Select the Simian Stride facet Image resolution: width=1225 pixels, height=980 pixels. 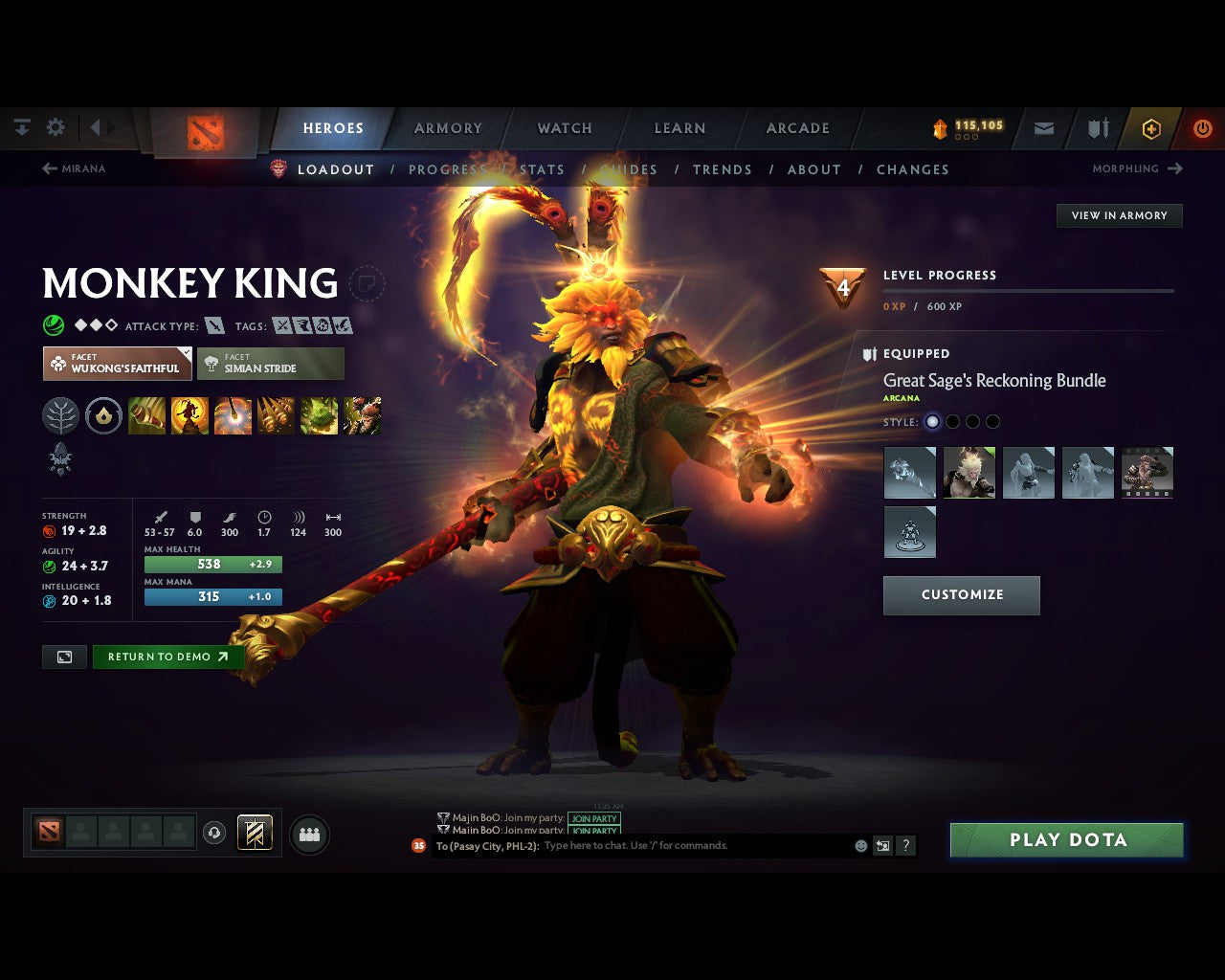tap(271, 364)
